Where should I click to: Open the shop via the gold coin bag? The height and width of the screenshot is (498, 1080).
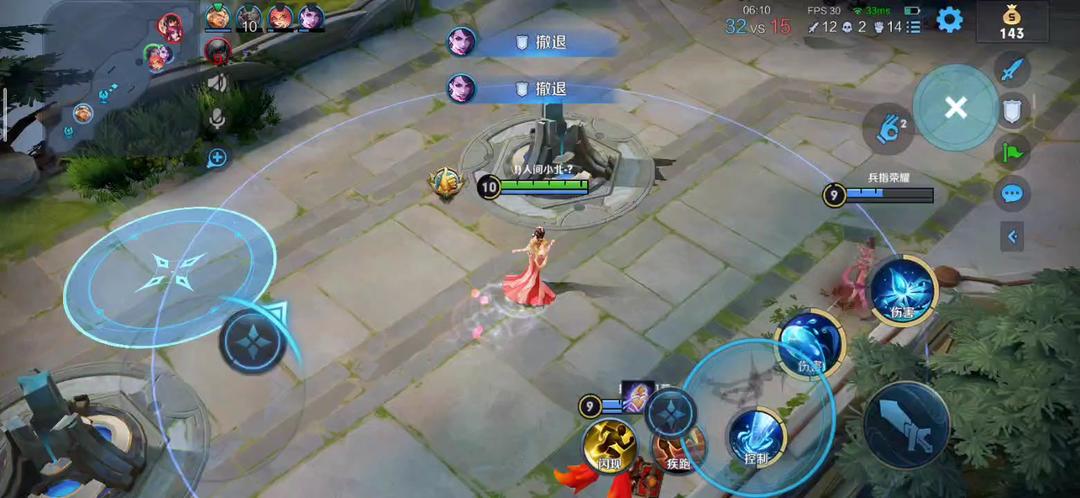point(1012,22)
